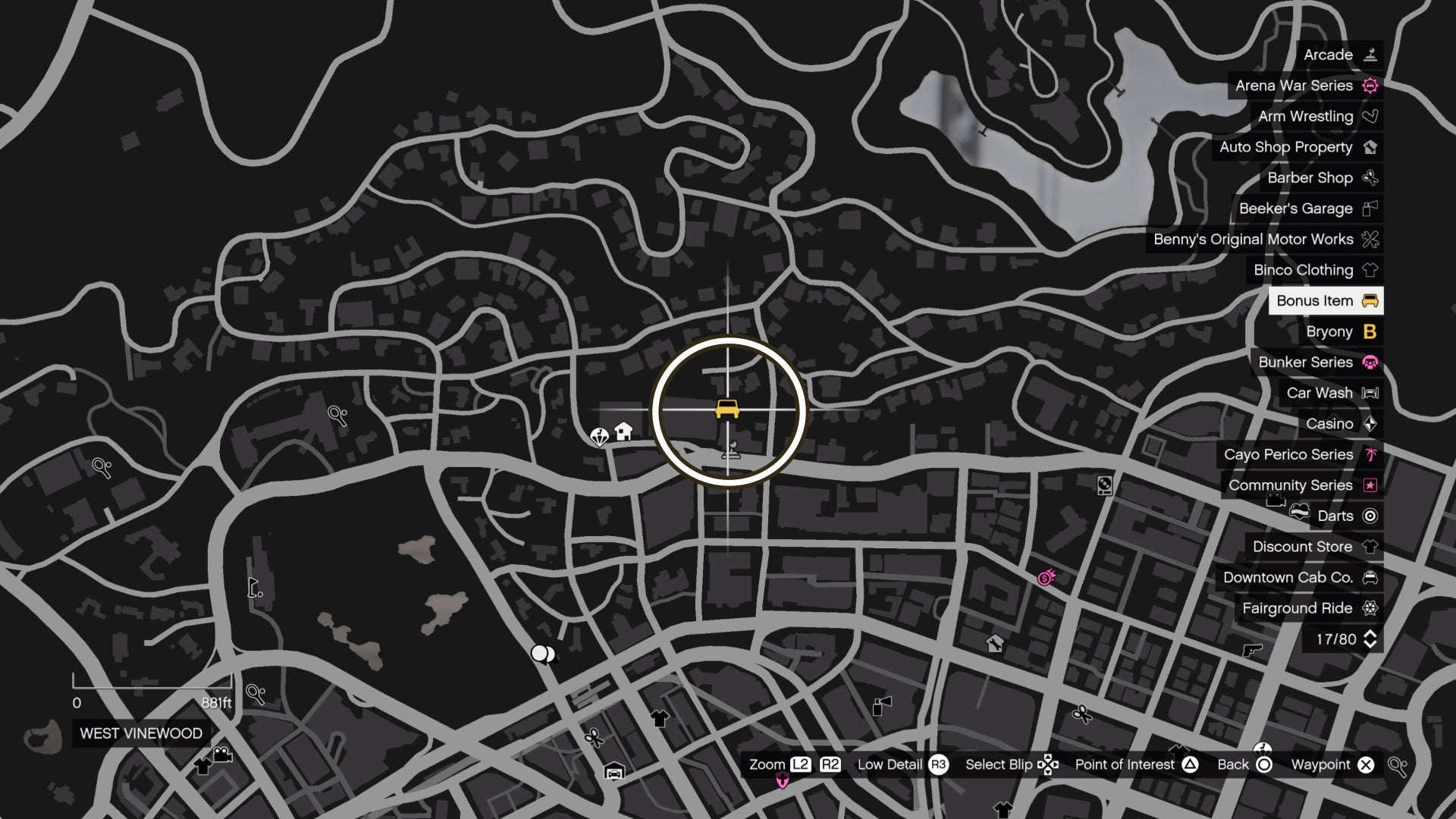The width and height of the screenshot is (1456, 819).
Task: Click the down chevron beside 17/80
Action: point(1370,645)
